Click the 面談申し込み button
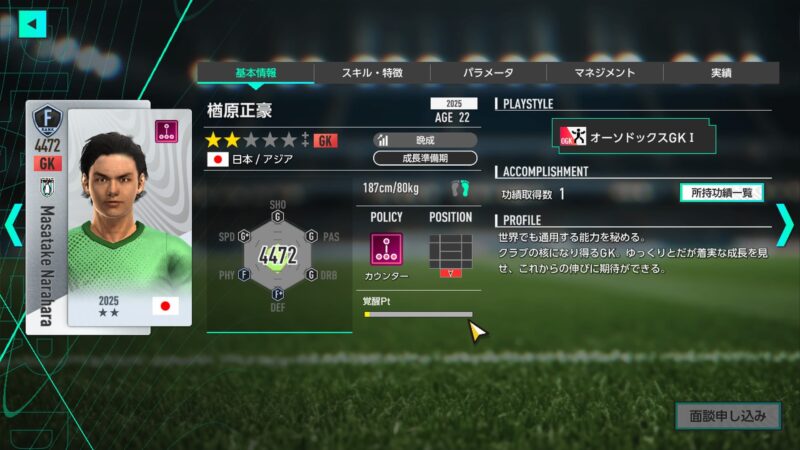Image resolution: width=800 pixels, height=450 pixels. tap(726, 415)
